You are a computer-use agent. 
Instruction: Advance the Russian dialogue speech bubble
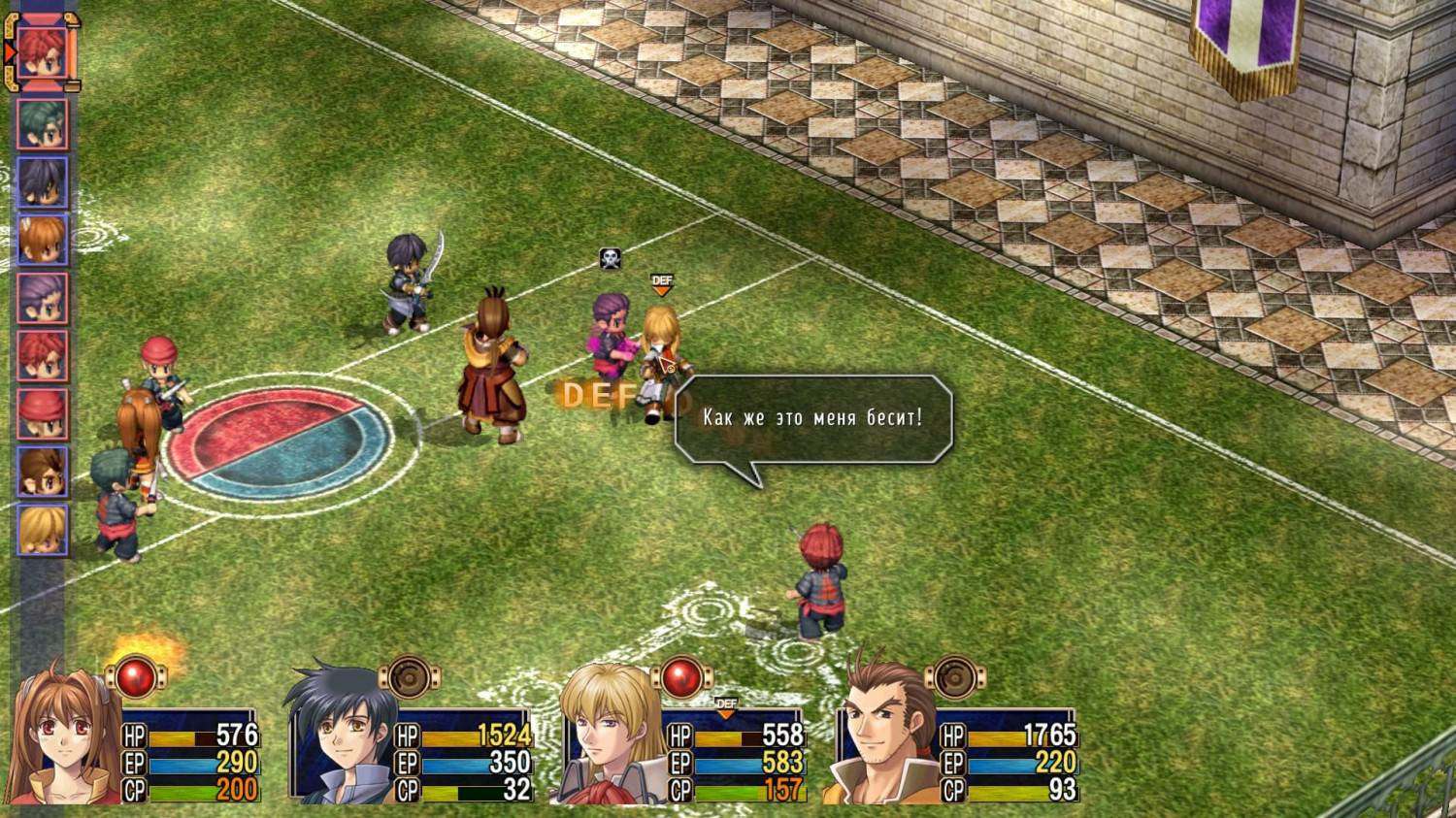pos(812,418)
